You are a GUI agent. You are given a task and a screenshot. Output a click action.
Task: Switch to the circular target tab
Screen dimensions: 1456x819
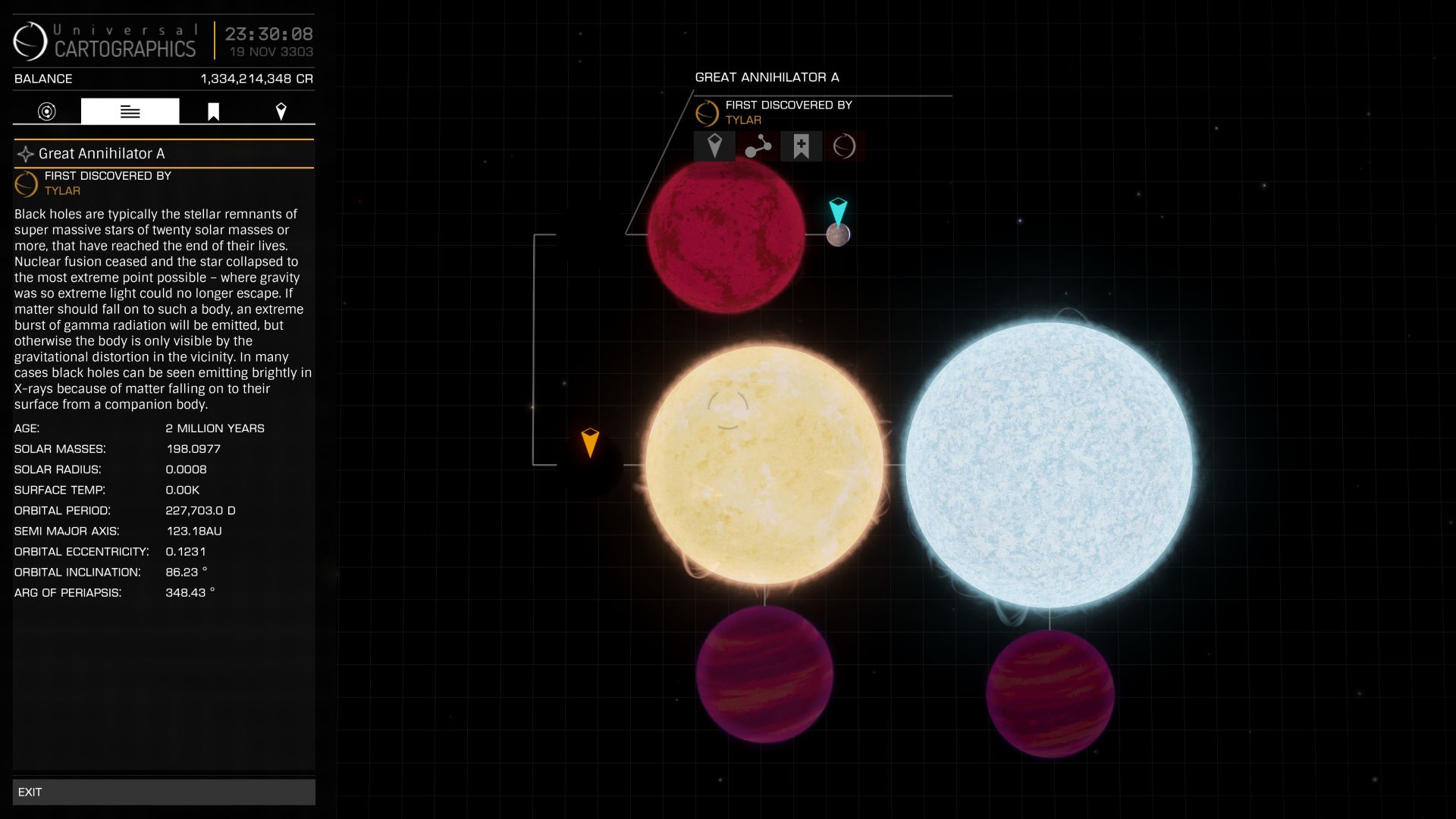pyautogui.click(x=47, y=111)
